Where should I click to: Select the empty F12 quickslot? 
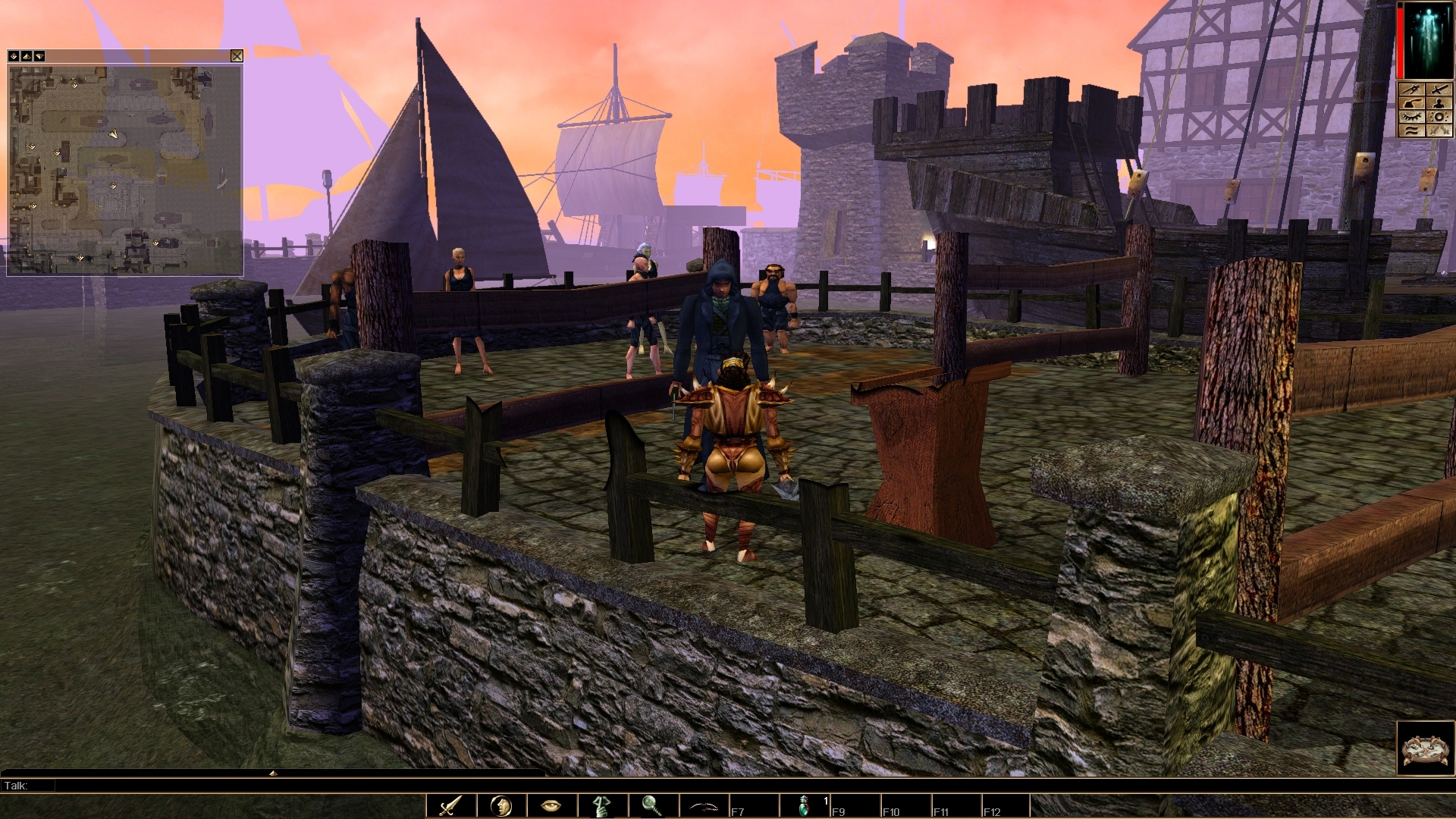[1005, 806]
